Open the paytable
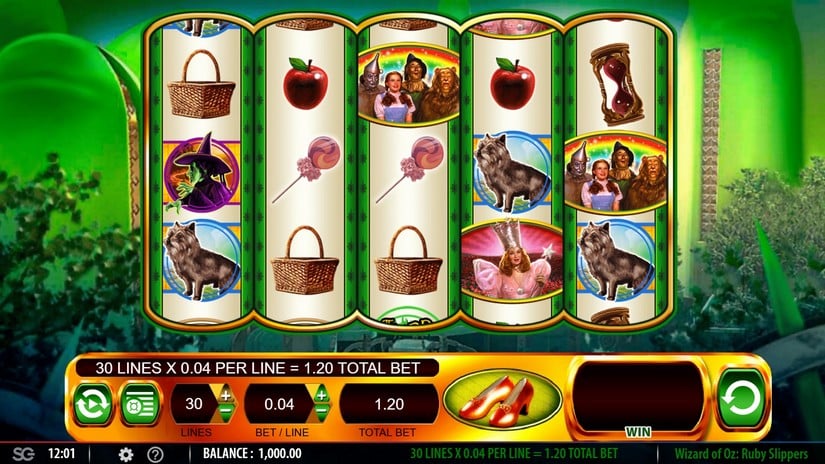This screenshot has height=464, width=825. click(x=140, y=404)
